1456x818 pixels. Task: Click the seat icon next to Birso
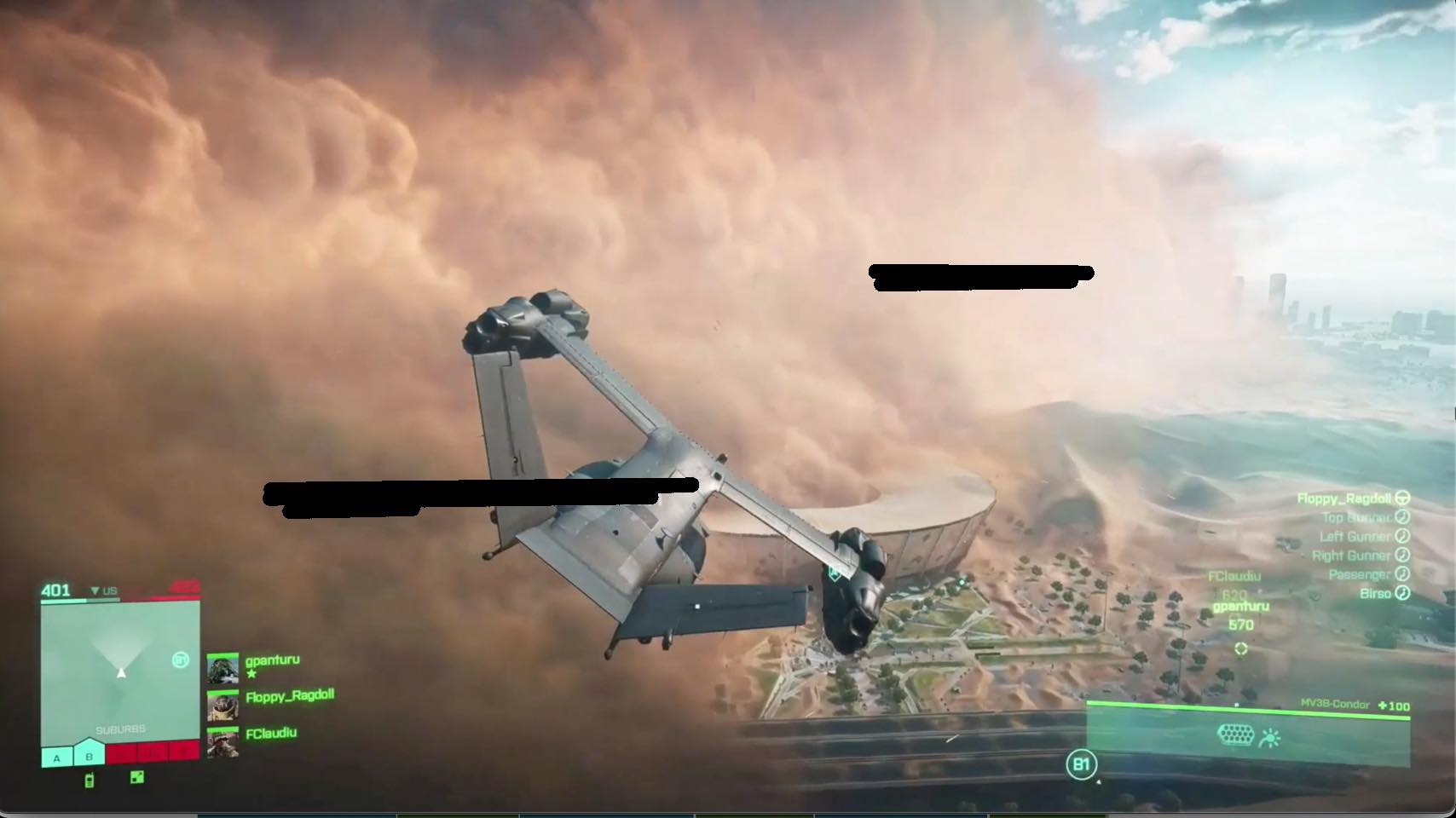(1401, 594)
